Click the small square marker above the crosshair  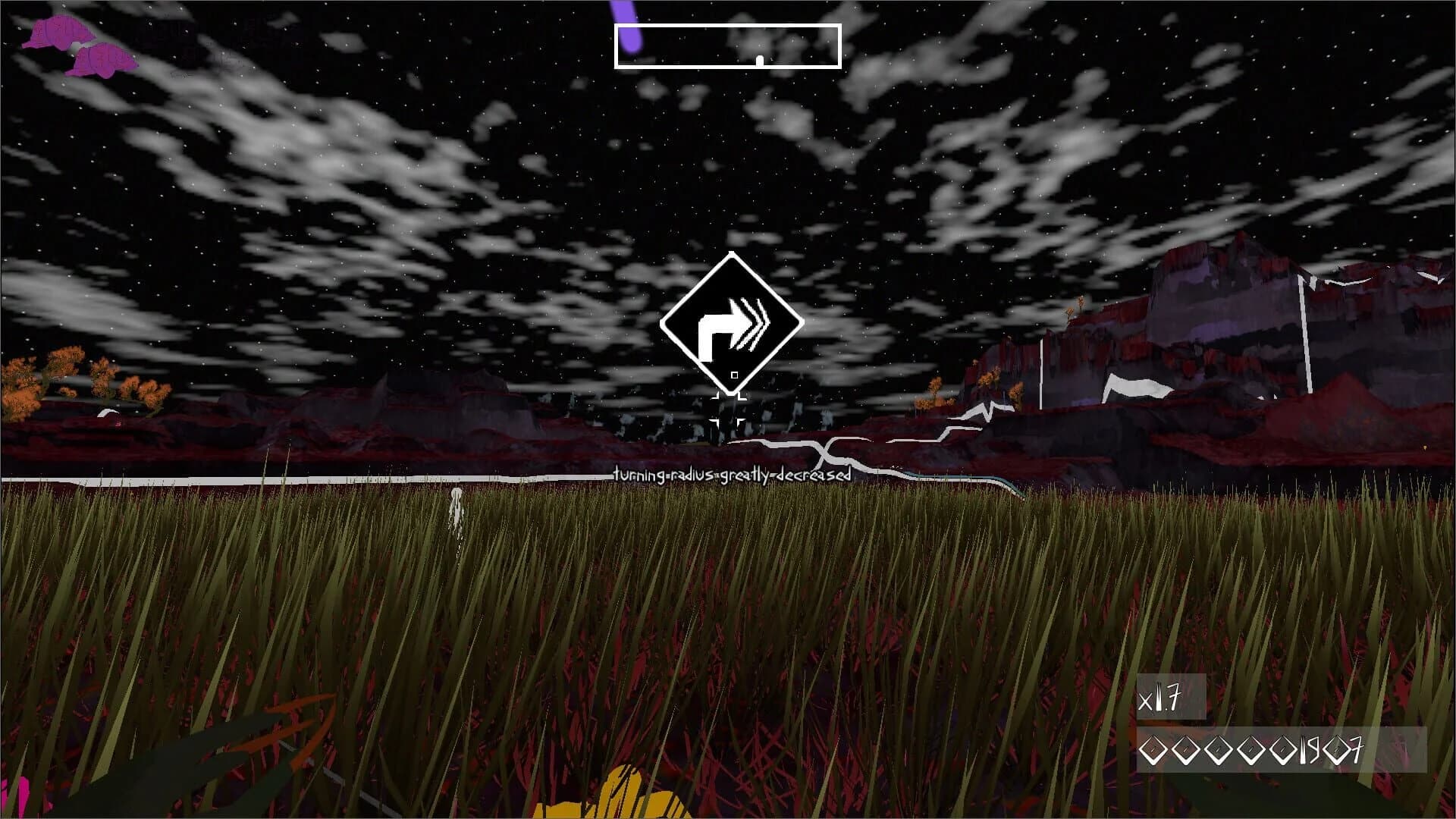click(734, 375)
